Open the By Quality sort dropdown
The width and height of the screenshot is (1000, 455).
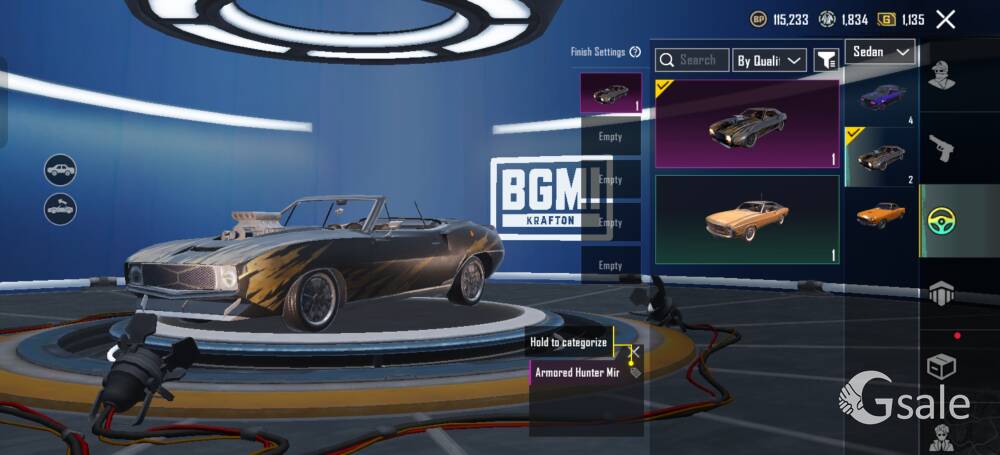pyautogui.click(x=769, y=61)
